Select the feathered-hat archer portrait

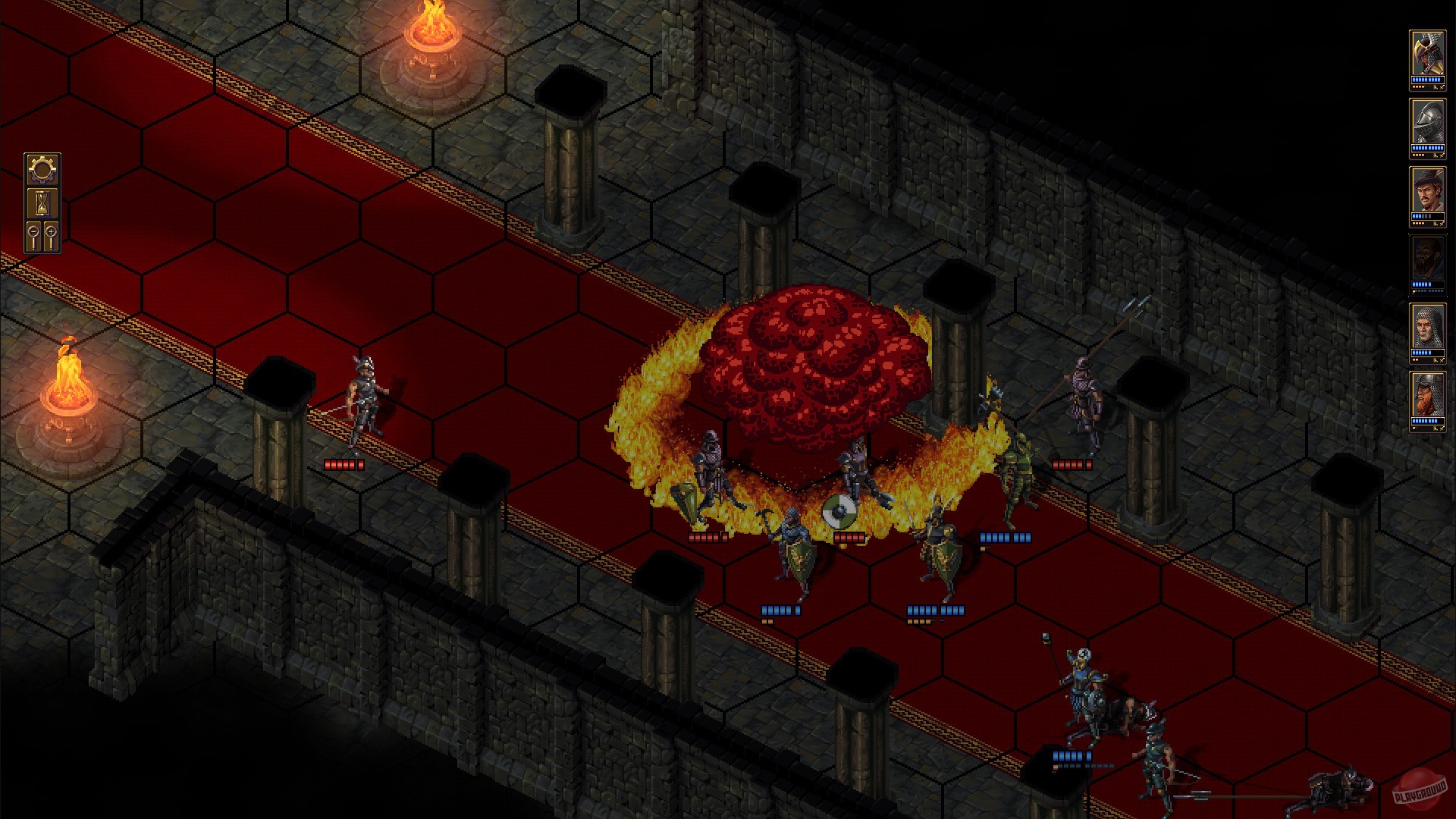coord(1429,188)
